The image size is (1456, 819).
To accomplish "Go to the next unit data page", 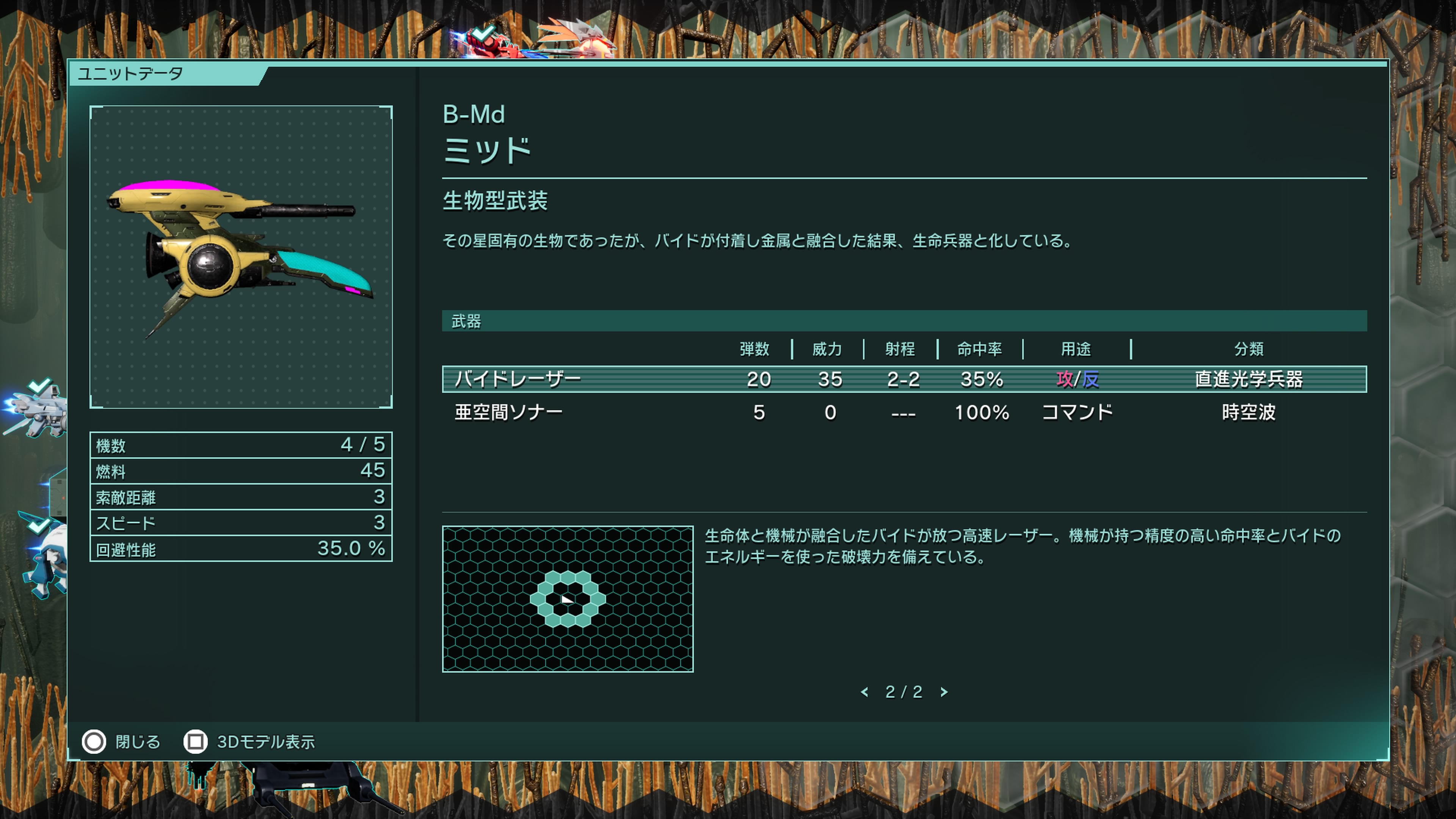I will [x=944, y=692].
